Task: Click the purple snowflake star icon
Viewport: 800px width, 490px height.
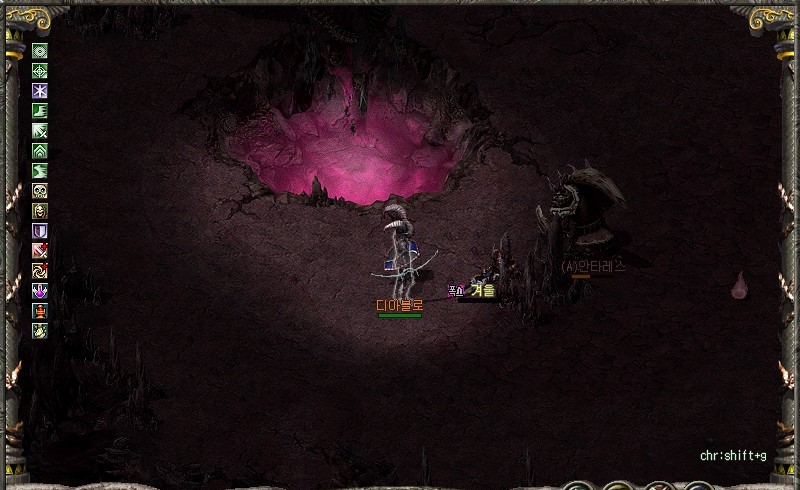Action: [x=40, y=91]
